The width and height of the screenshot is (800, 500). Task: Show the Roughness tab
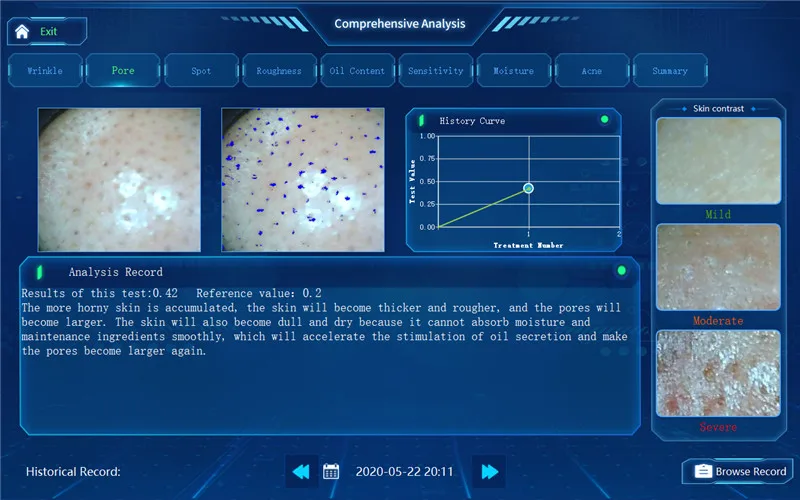click(279, 71)
